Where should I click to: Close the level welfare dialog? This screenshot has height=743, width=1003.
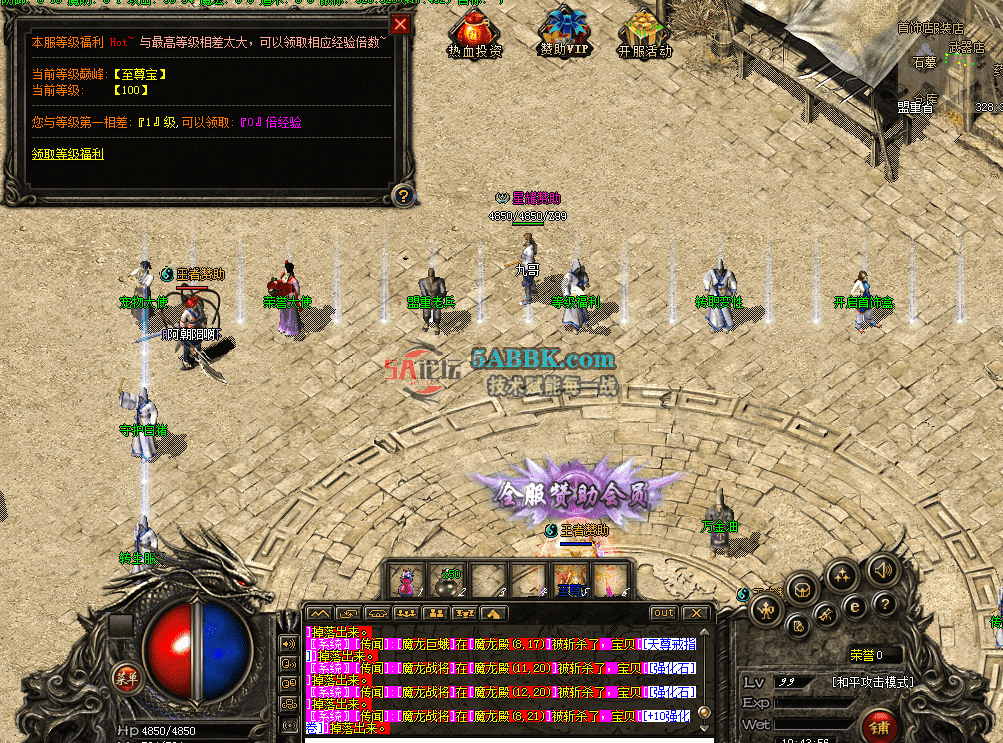[x=400, y=24]
